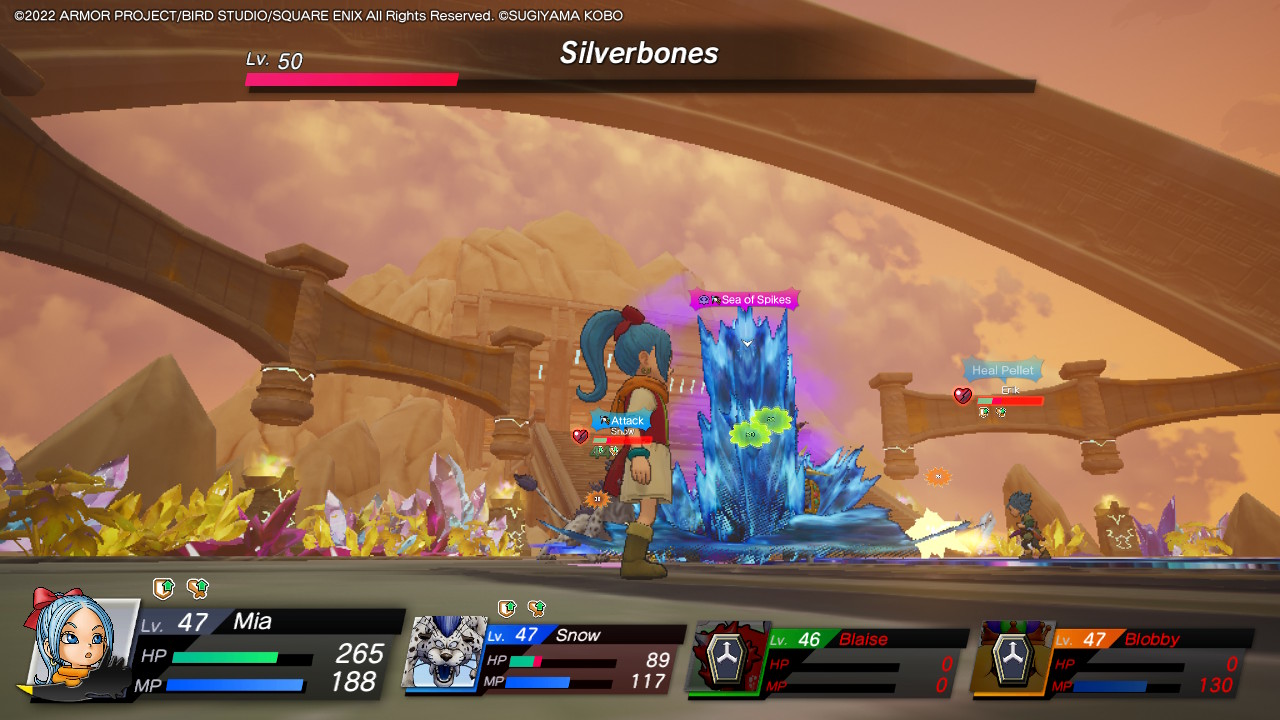Choose Blobby's fallen coffin portrait
This screenshot has width=1280, height=720.
[1010, 658]
